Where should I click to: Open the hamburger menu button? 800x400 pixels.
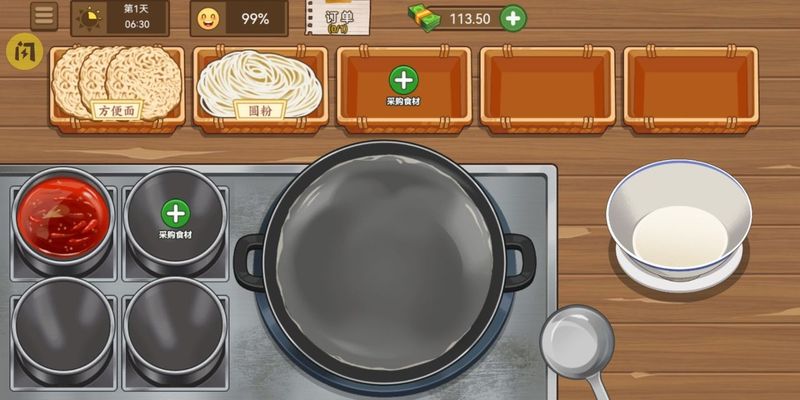click(x=44, y=16)
